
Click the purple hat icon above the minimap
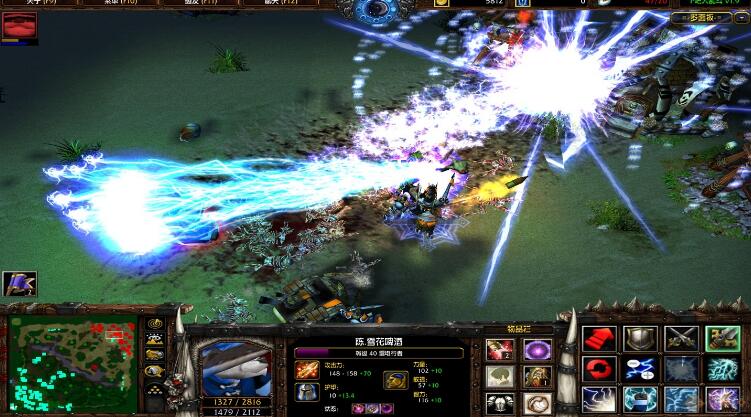click(x=19, y=283)
